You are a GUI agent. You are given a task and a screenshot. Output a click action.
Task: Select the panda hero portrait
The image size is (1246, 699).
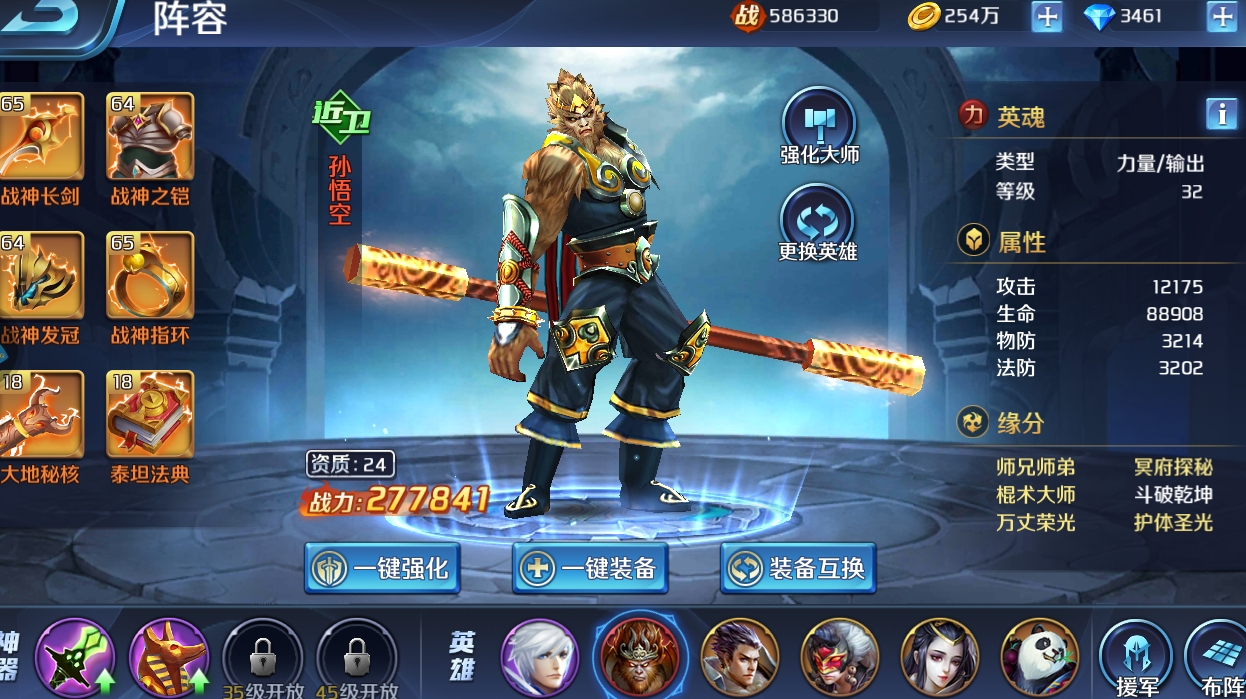tap(1039, 657)
